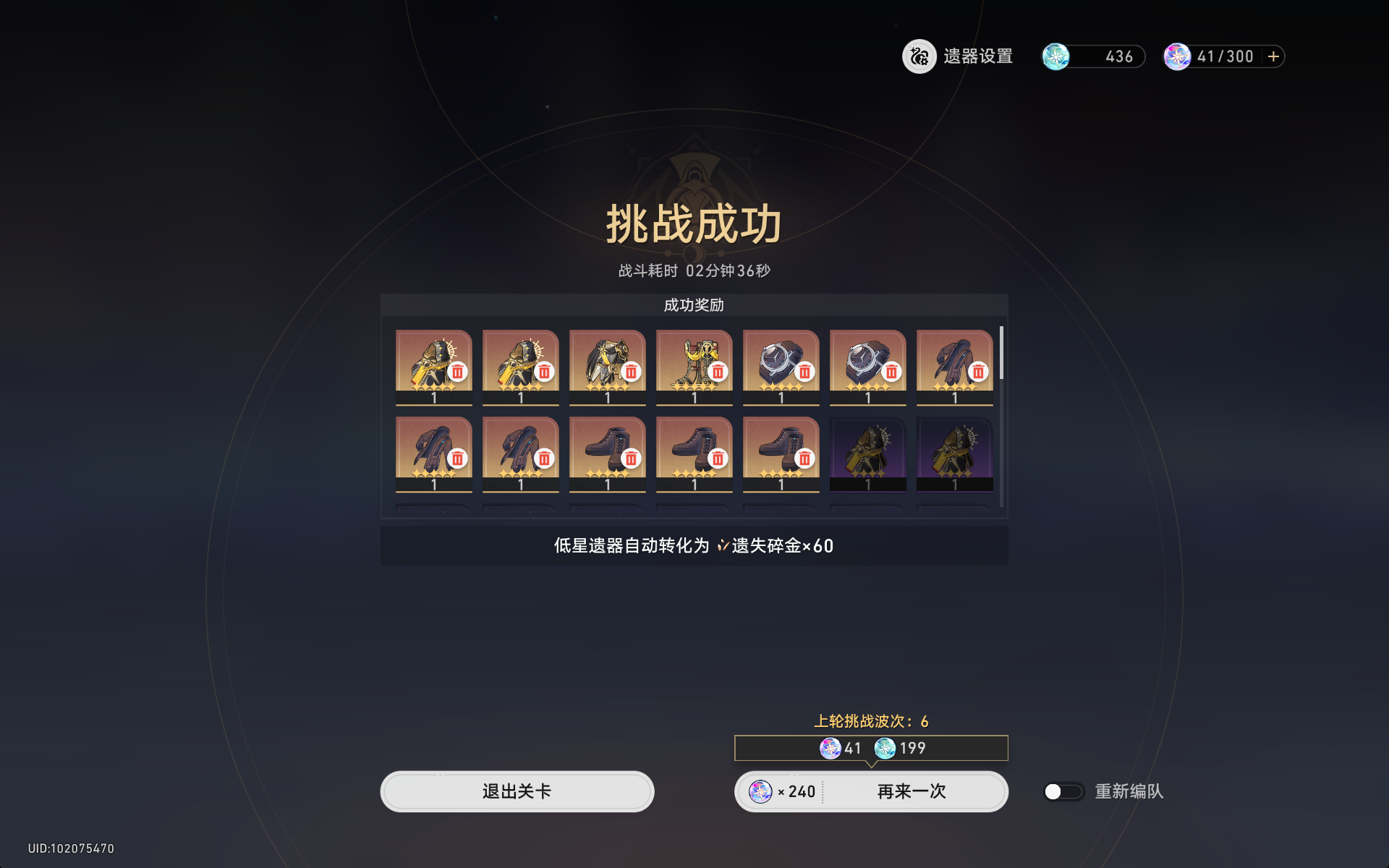Trash the golden boots relic reward

[718, 373]
